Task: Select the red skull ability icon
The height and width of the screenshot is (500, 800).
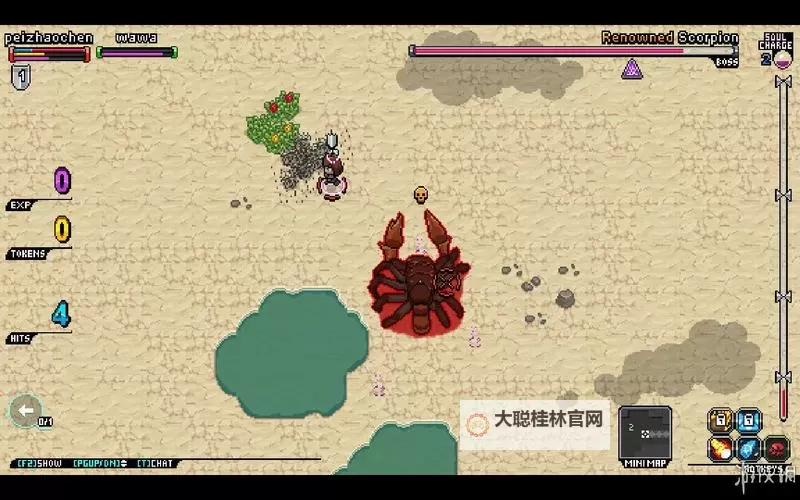Action: [x=776, y=449]
